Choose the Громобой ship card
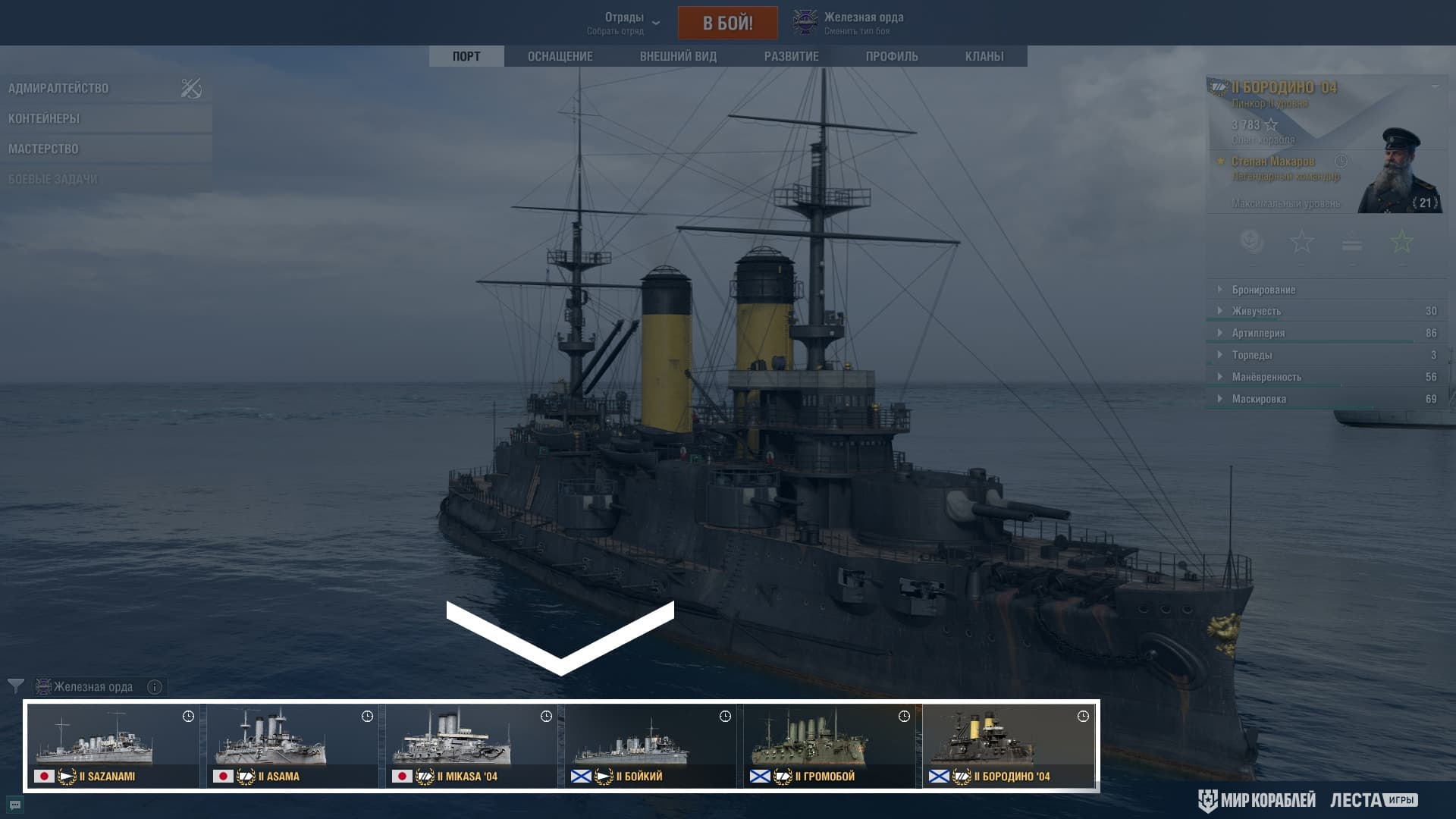 point(830,745)
